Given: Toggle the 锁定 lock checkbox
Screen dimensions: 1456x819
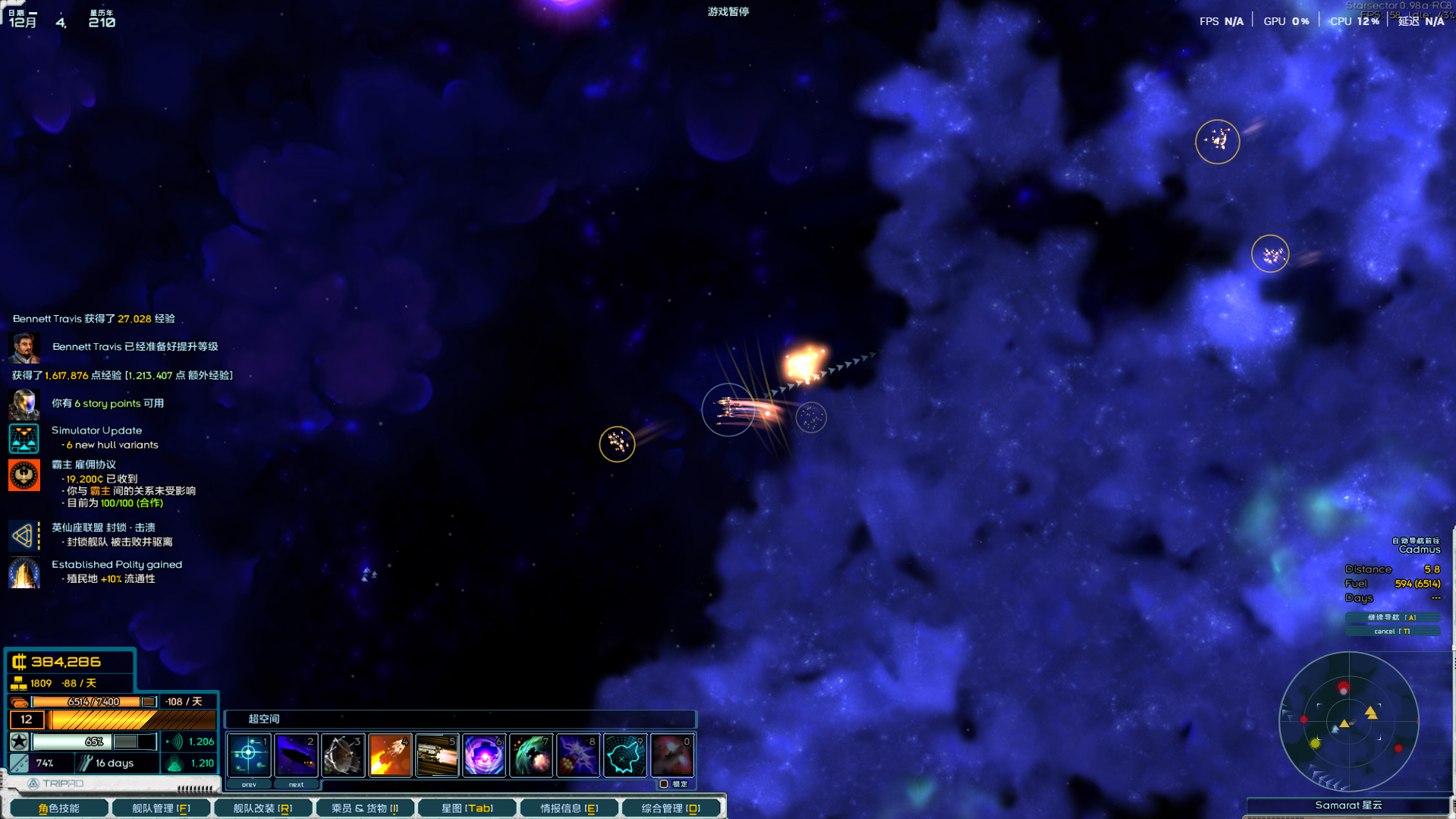Looking at the screenshot, I should (664, 784).
